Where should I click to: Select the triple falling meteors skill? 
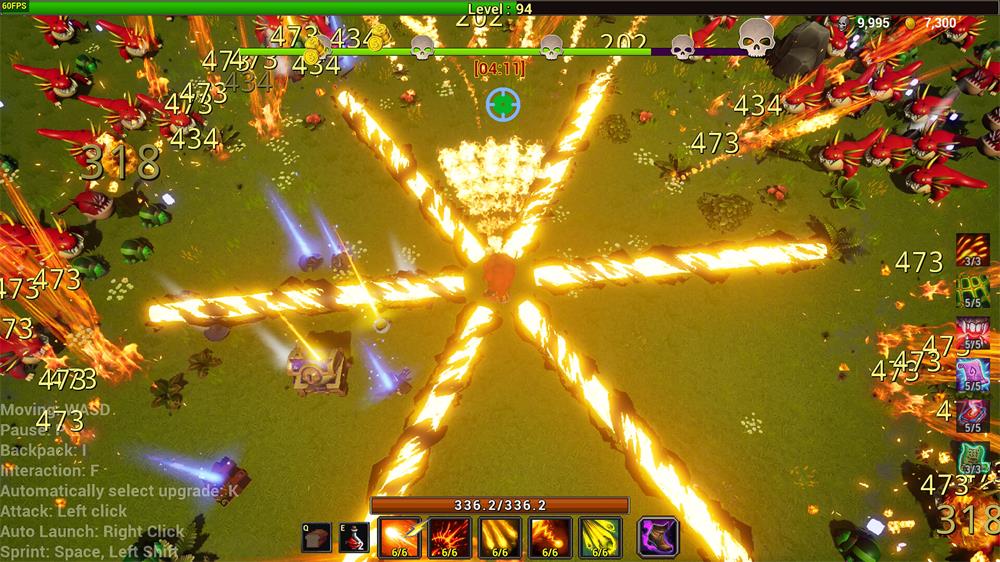click(500, 537)
